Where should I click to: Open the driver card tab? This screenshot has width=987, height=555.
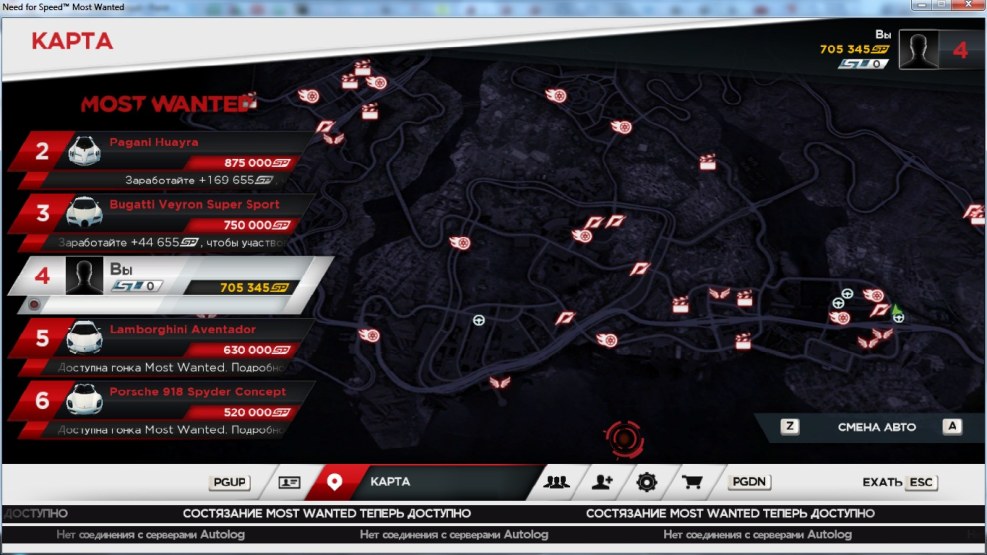[x=289, y=482]
